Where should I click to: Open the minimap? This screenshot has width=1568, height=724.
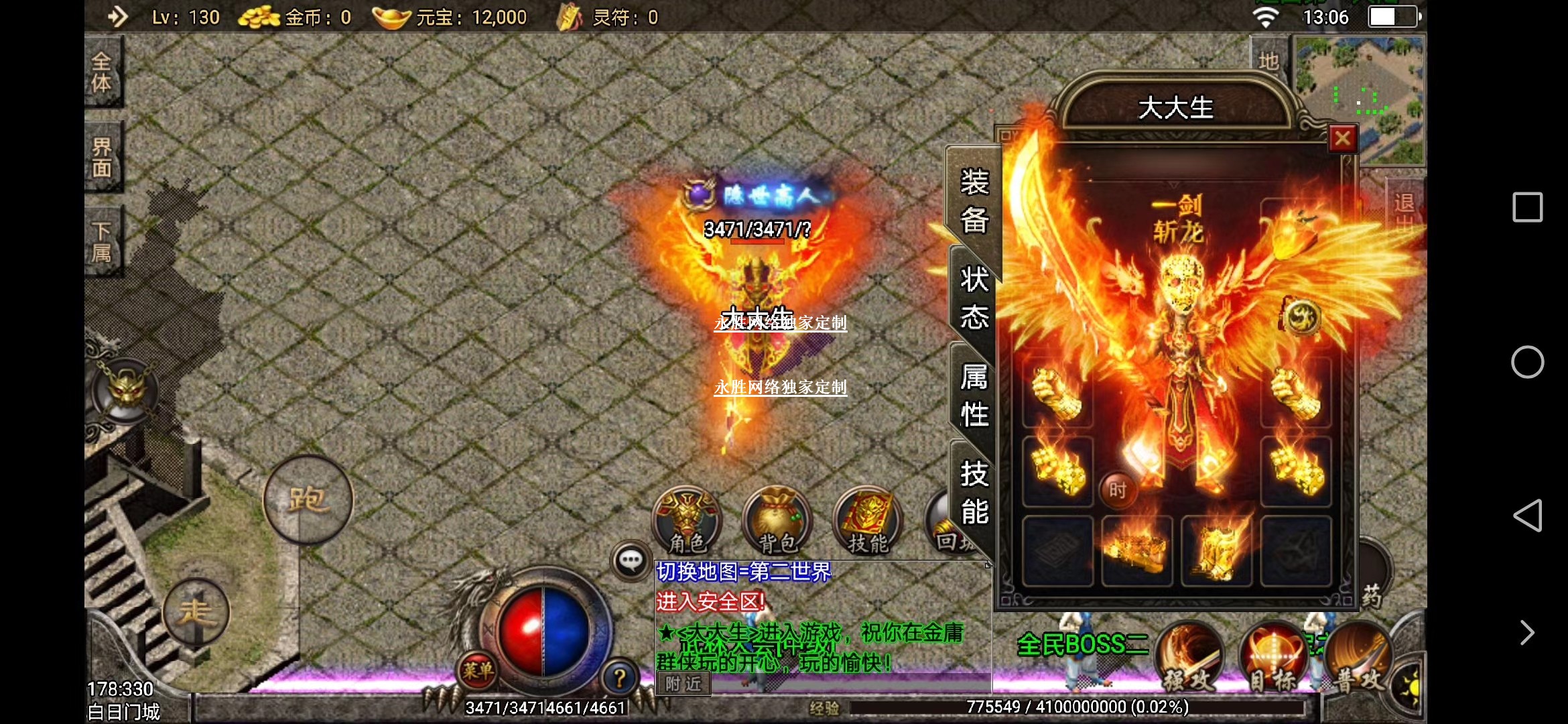click(1360, 99)
